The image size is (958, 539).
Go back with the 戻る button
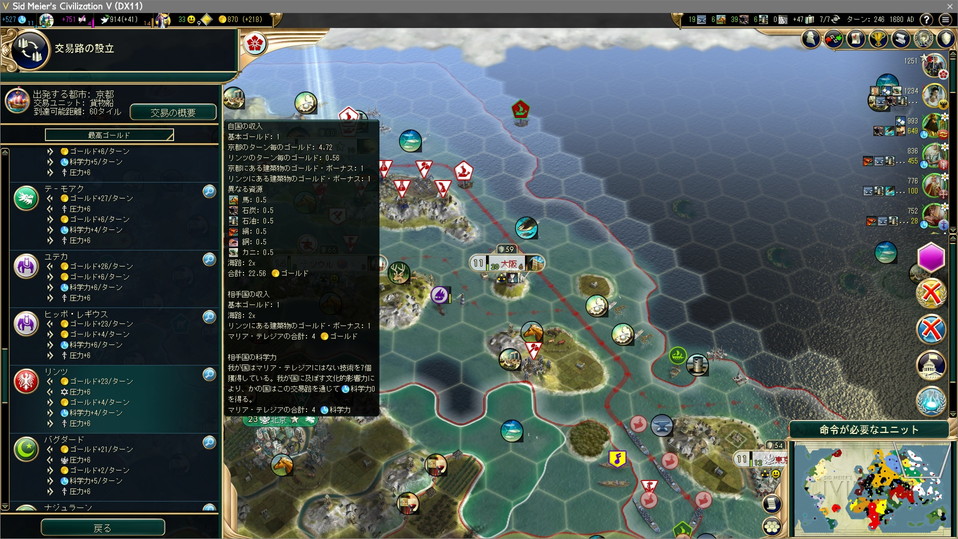tap(103, 527)
